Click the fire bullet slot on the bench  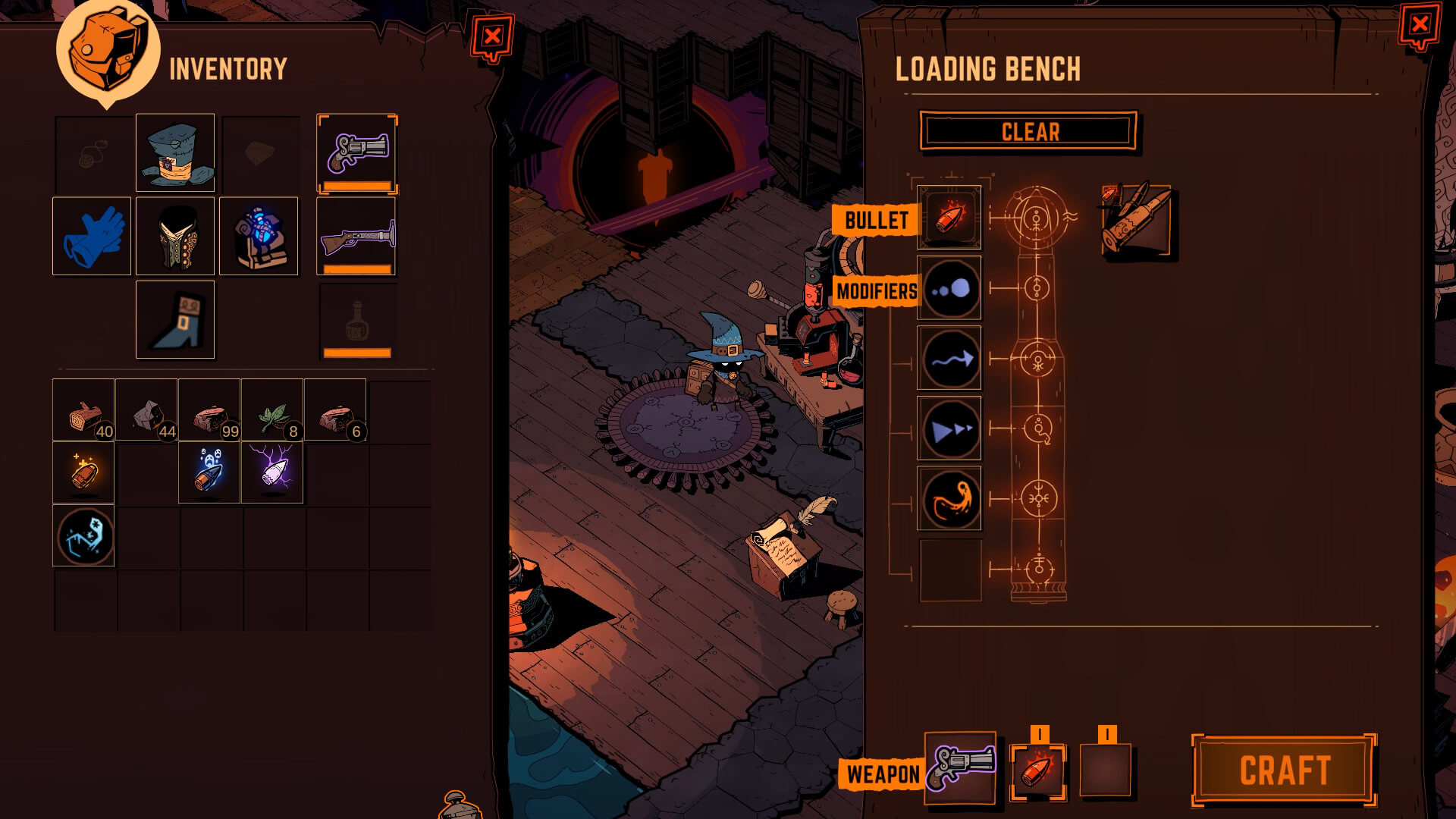coord(949,218)
